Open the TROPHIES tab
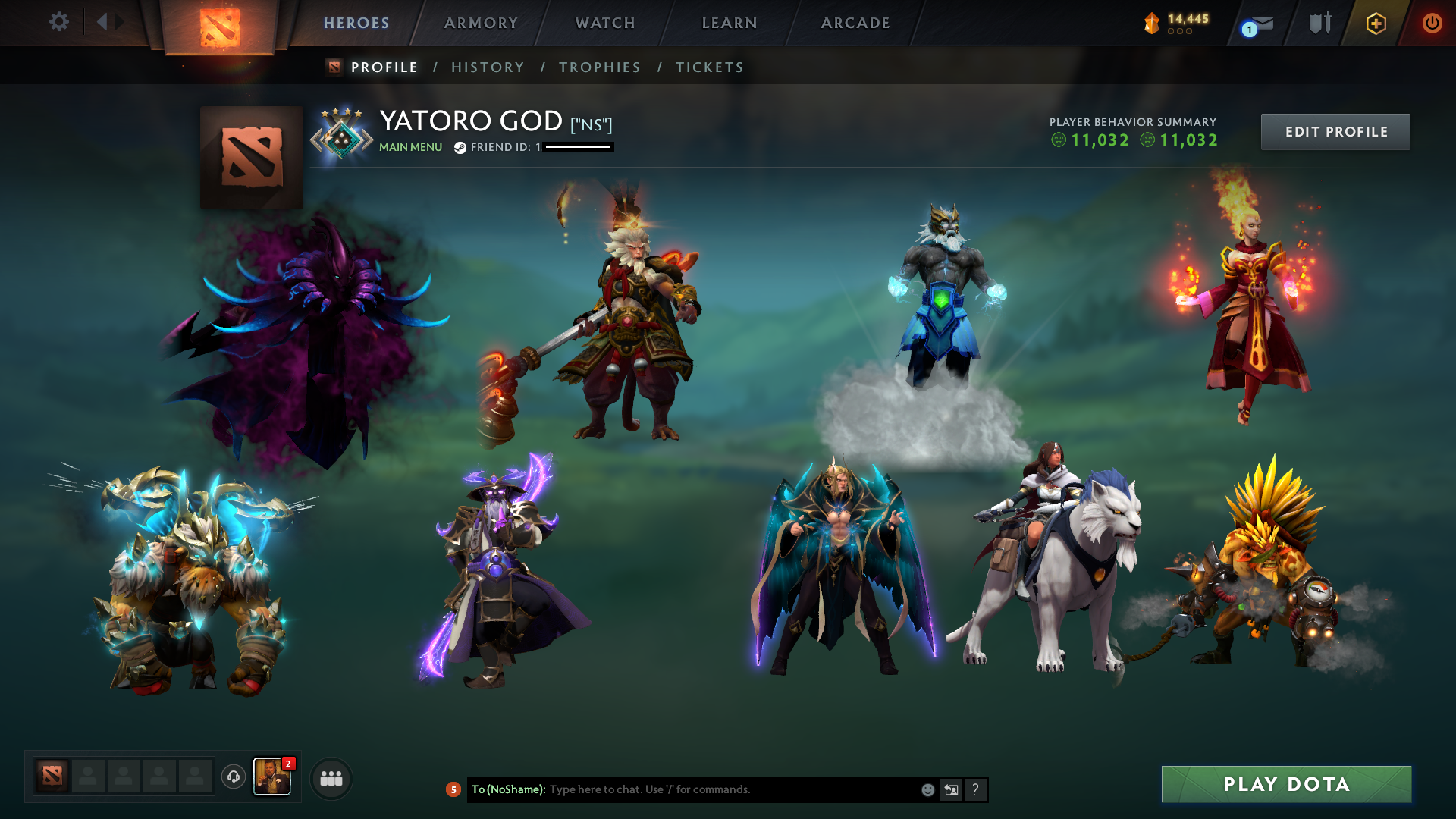This screenshot has width=1456, height=819. [599, 67]
